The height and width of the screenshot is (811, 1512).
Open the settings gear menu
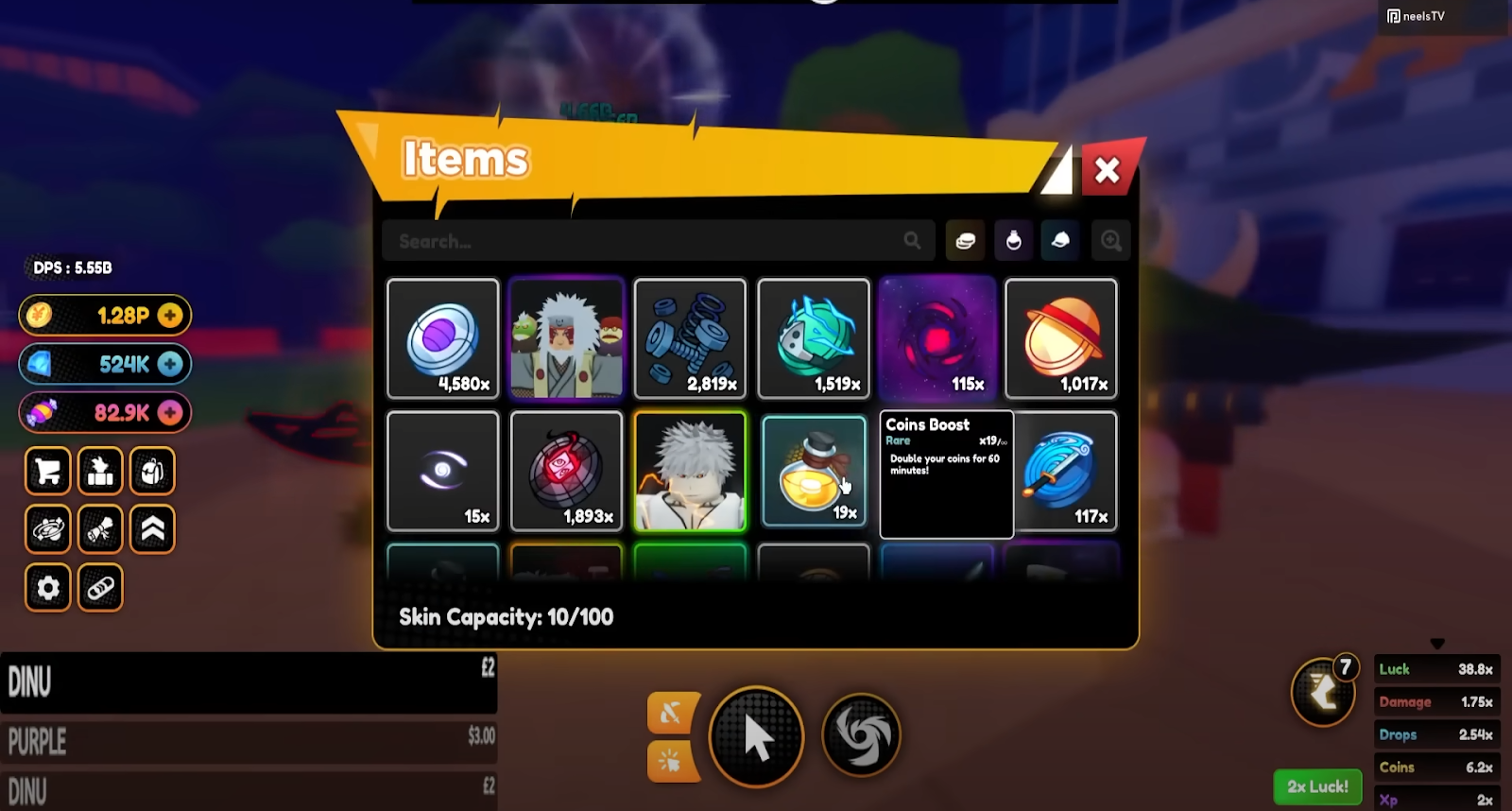pos(48,588)
